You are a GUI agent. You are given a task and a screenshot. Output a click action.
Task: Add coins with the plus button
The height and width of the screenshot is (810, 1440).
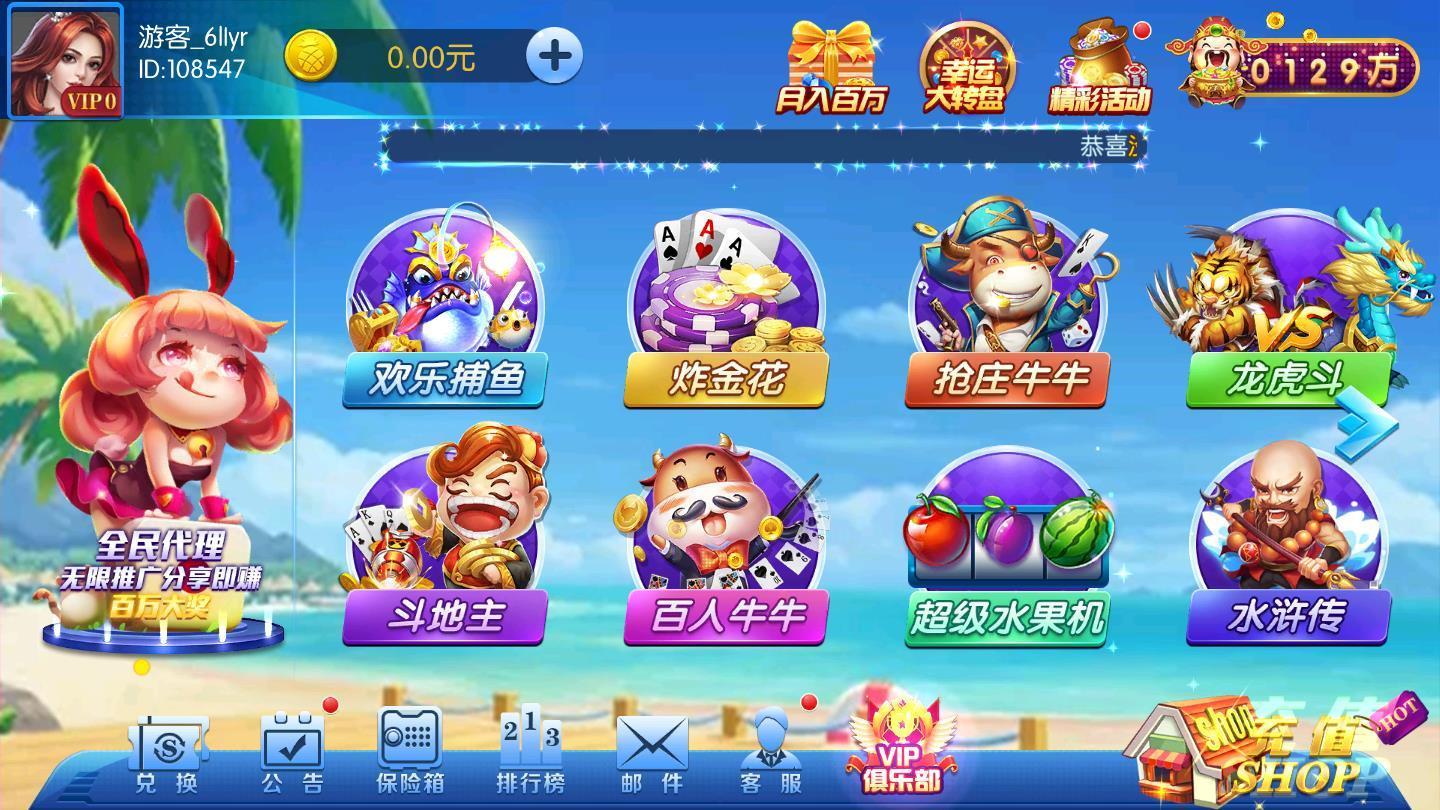[x=553, y=57]
